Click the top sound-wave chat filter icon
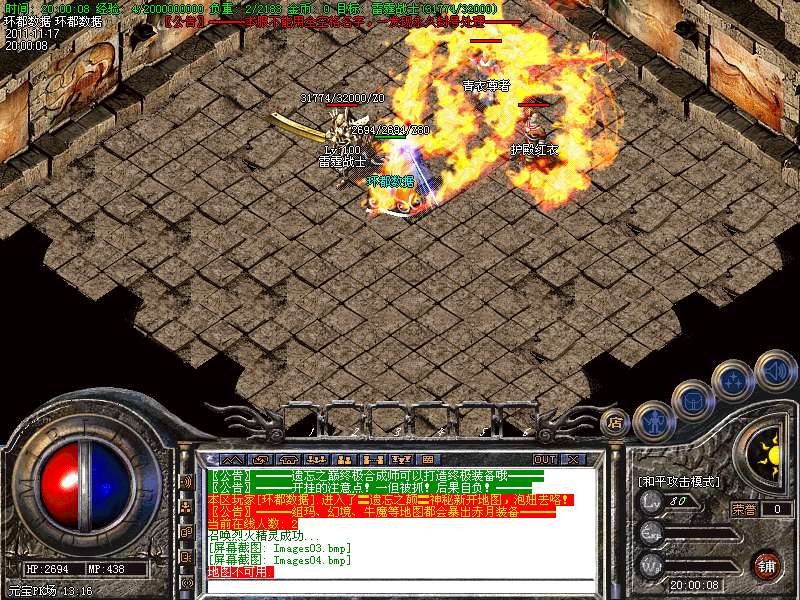This screenshot has height=600, width=800. tap(186, 481)
